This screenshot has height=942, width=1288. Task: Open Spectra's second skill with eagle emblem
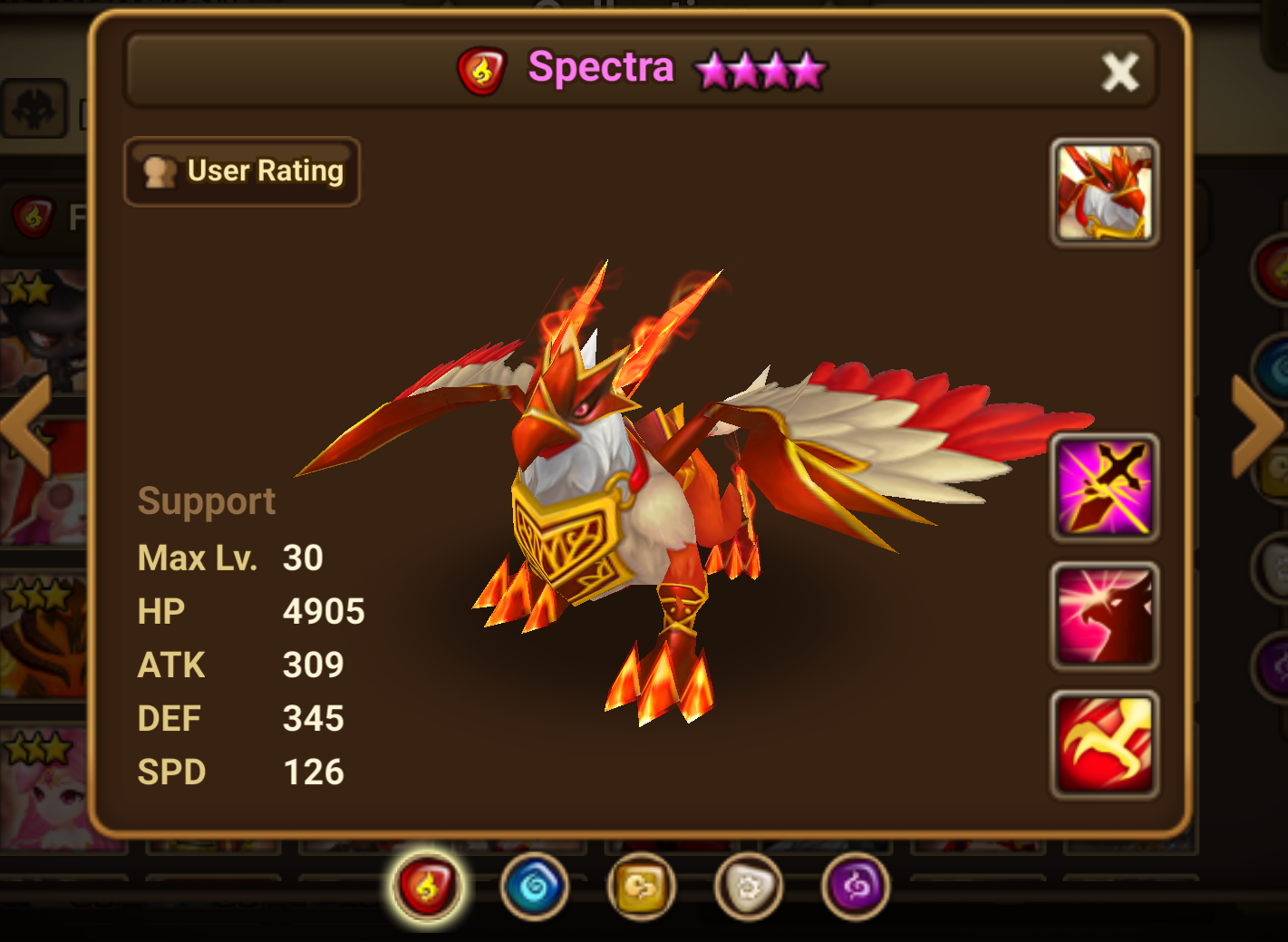1104,617
